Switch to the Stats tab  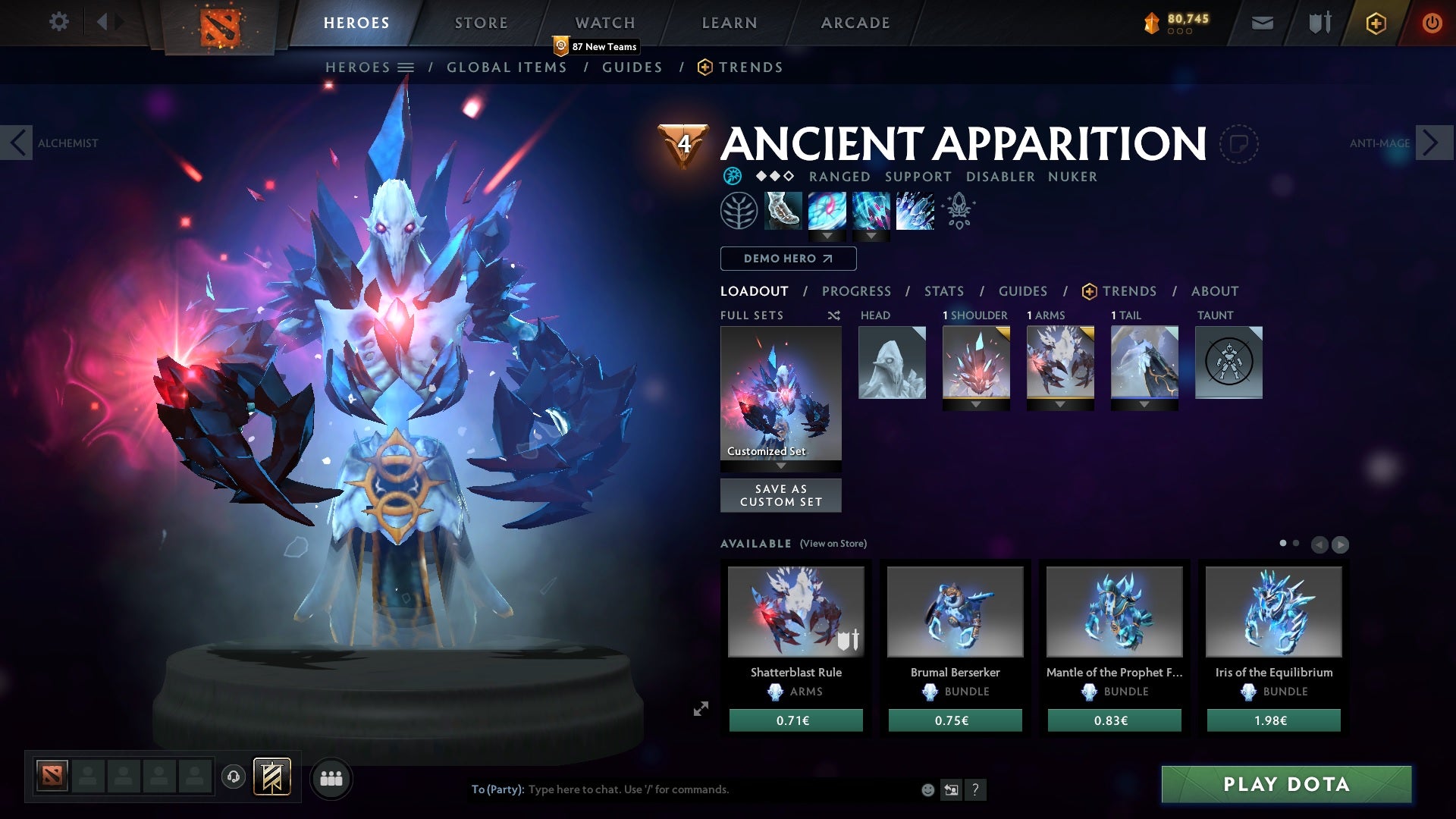pos(943,291)
